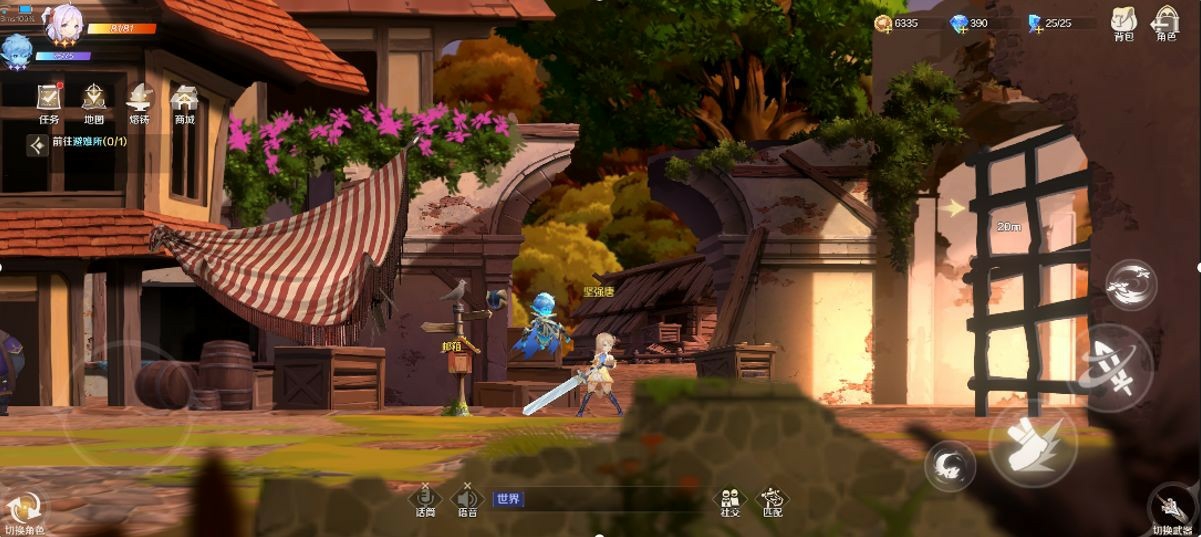Open the 地图 map
The image size is (1201, 537).
click(94, 101)
